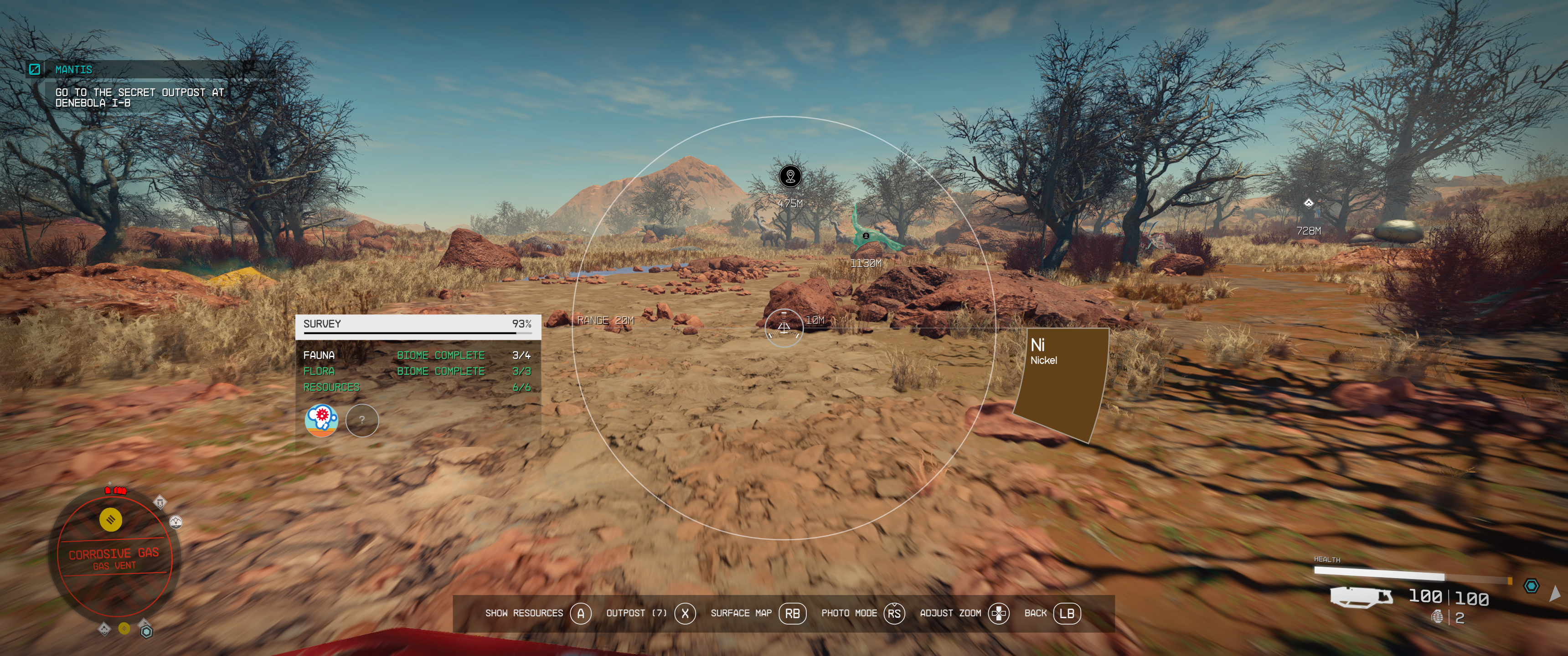Image resolution: width=1568 pixels, height=656 pixels.
Task: Click the 1130M waypoint marker
Action: 866,236
